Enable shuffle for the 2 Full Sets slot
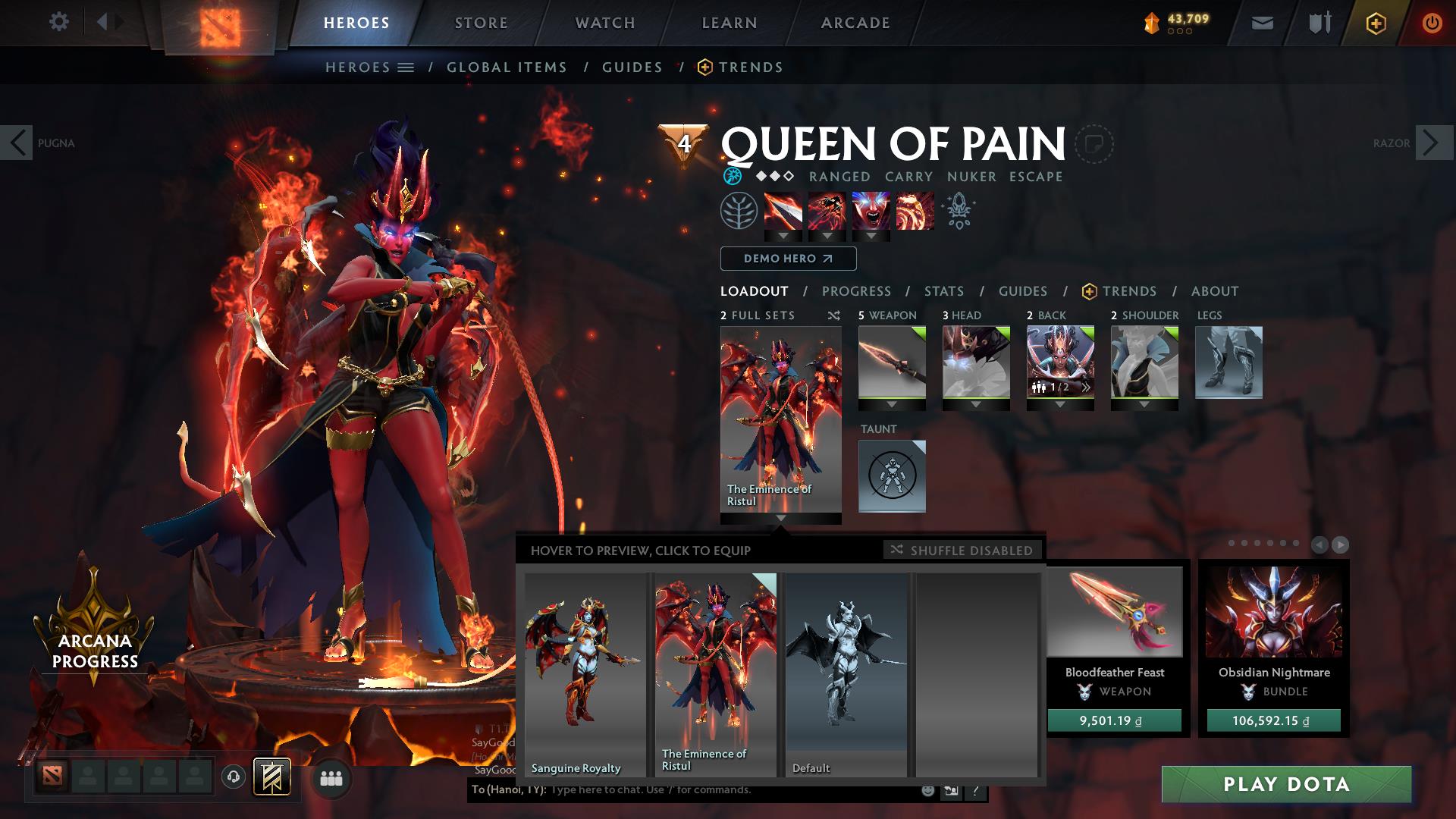The width and height of the screenshot is (1456, 819). [834, 315]
